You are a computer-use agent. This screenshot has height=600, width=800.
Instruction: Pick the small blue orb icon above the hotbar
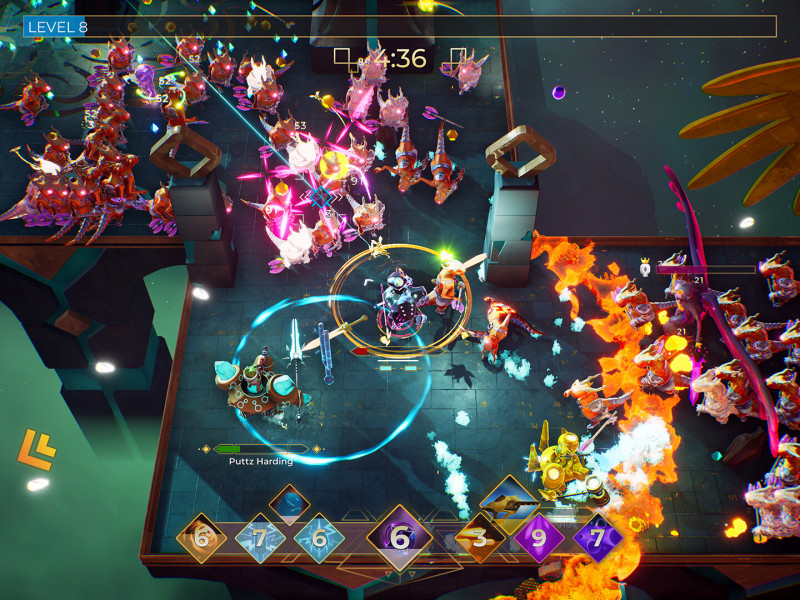pos(289,503)
